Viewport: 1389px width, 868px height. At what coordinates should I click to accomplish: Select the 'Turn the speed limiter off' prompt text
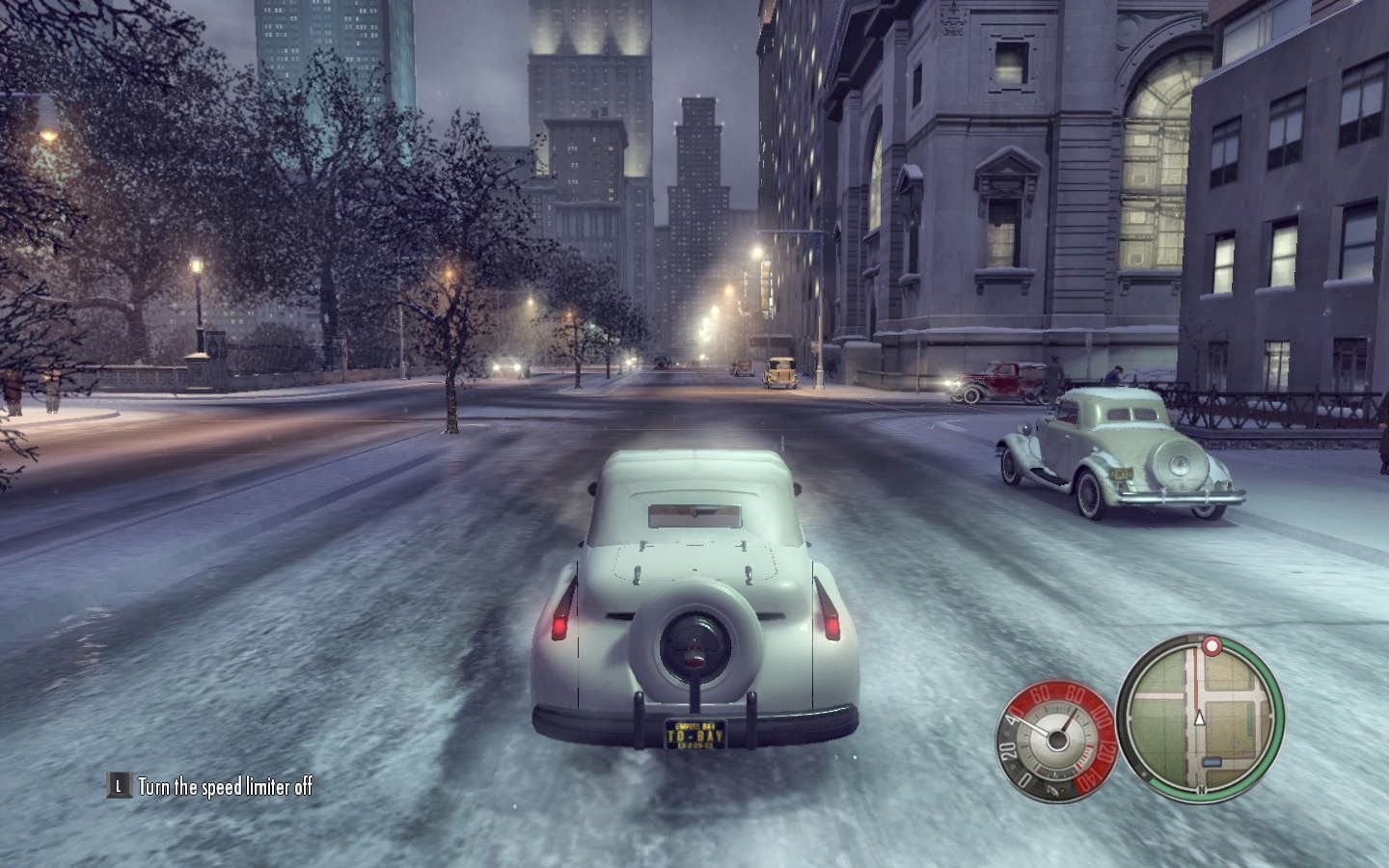(x=229, y=786)
